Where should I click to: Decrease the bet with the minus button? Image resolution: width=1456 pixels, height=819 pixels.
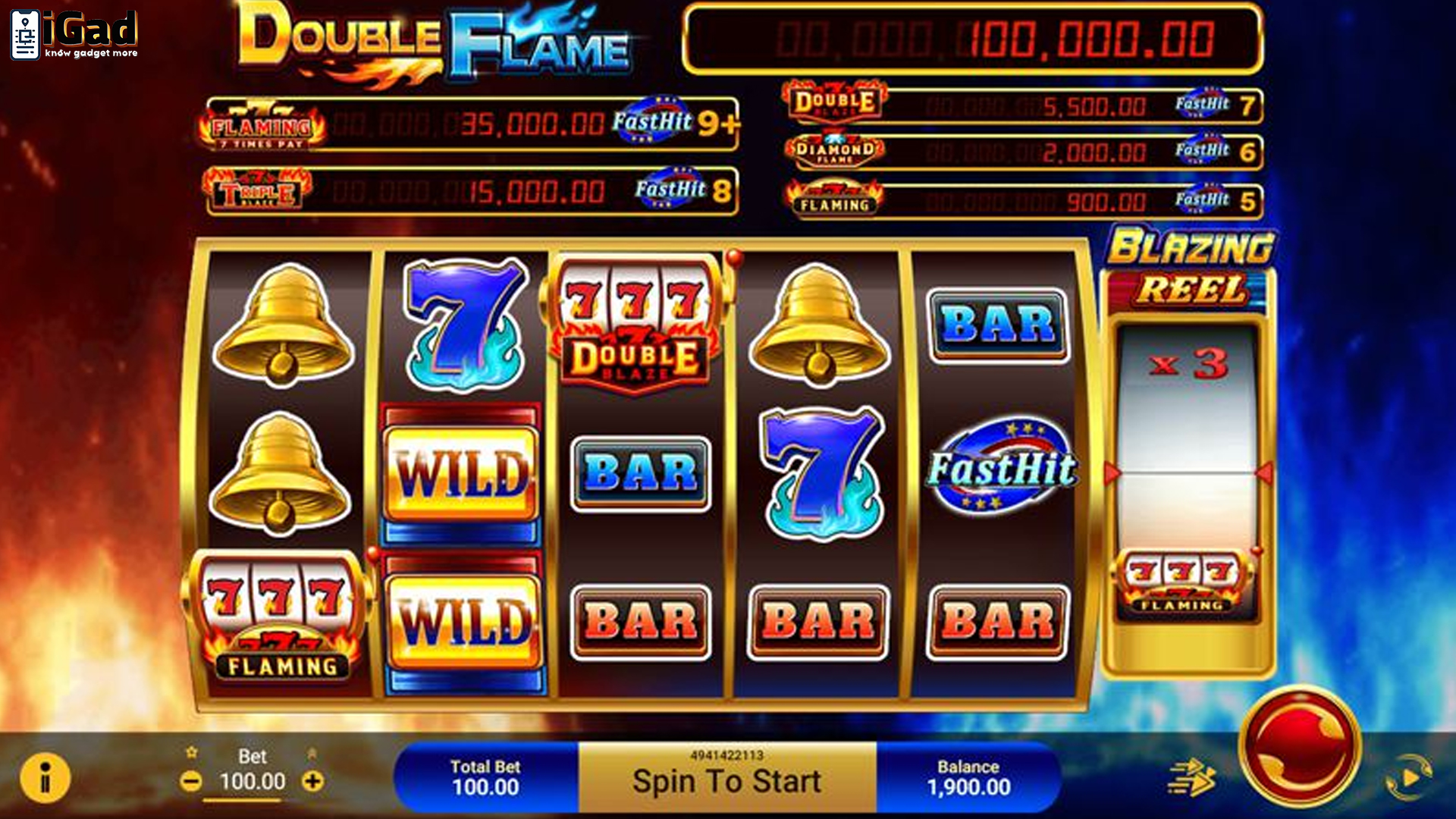point(191,781)
